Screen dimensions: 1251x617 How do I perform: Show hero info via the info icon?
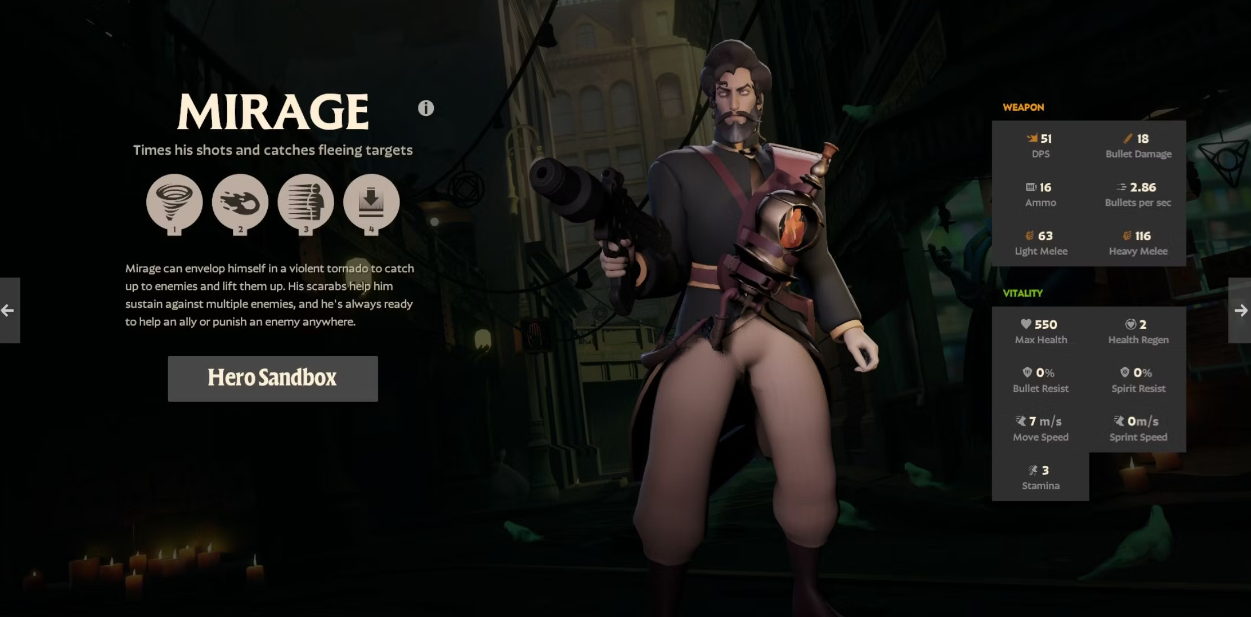tap(426, 108)
